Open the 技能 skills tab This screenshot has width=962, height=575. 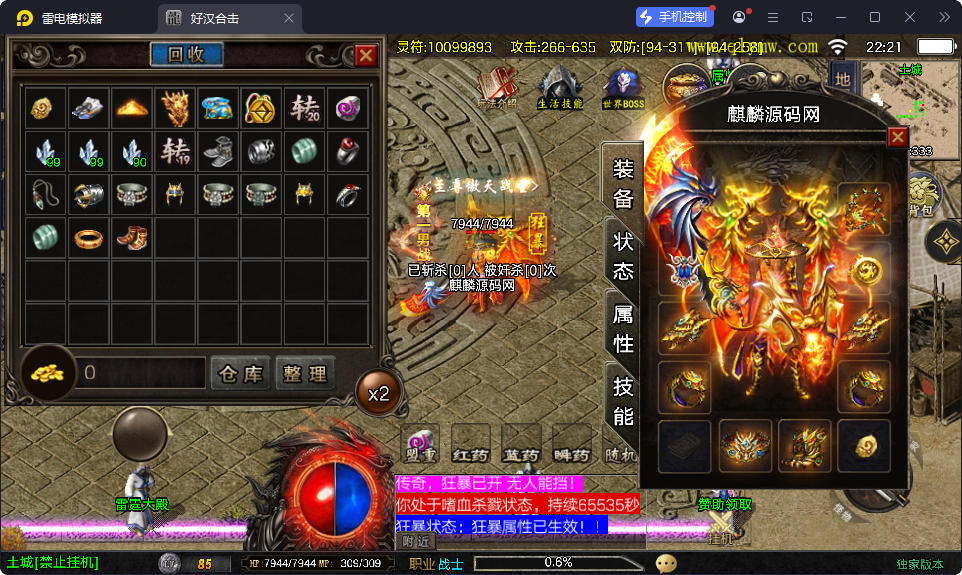622,402
